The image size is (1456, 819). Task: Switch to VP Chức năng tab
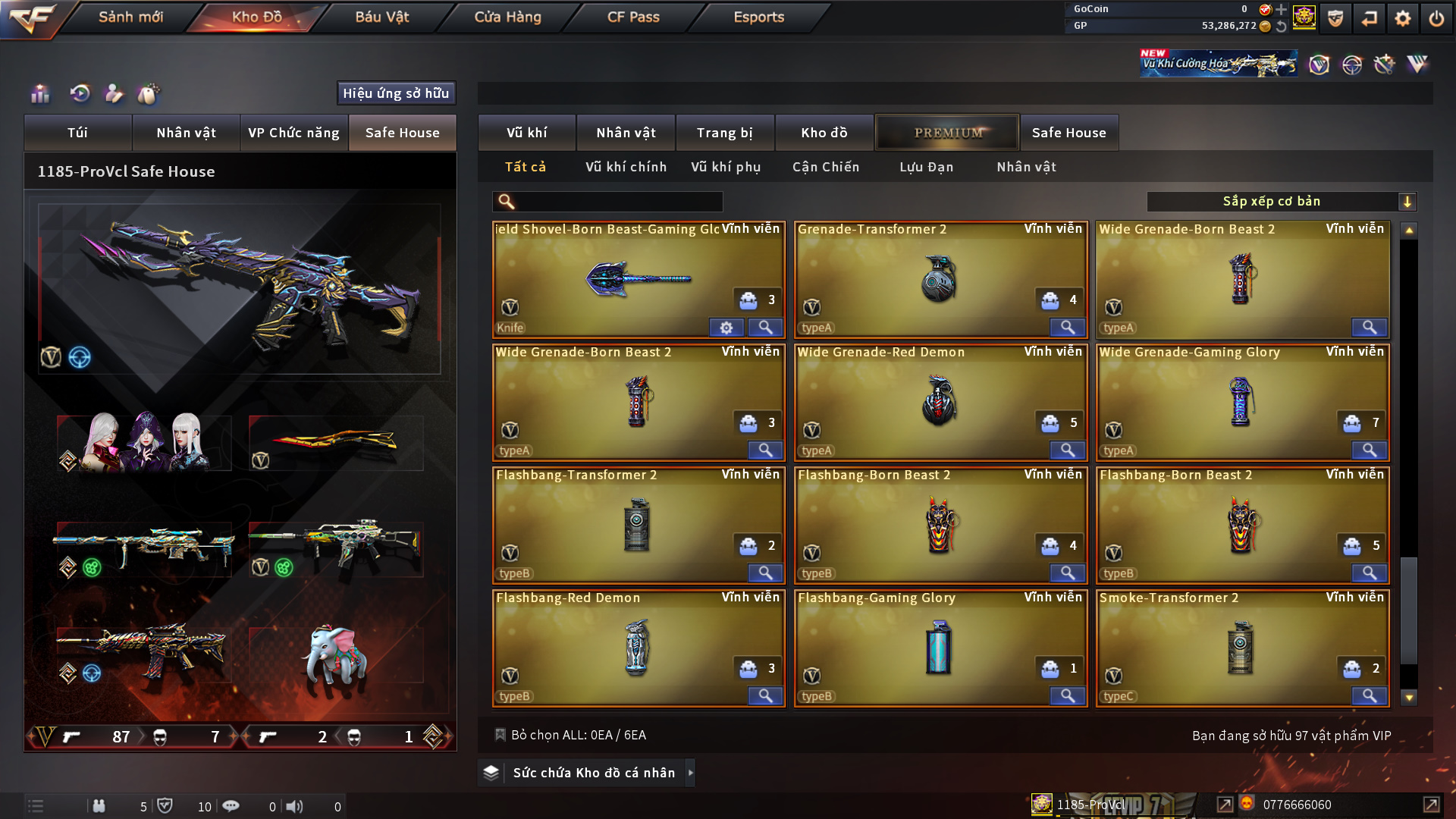(x=293, y=133)
